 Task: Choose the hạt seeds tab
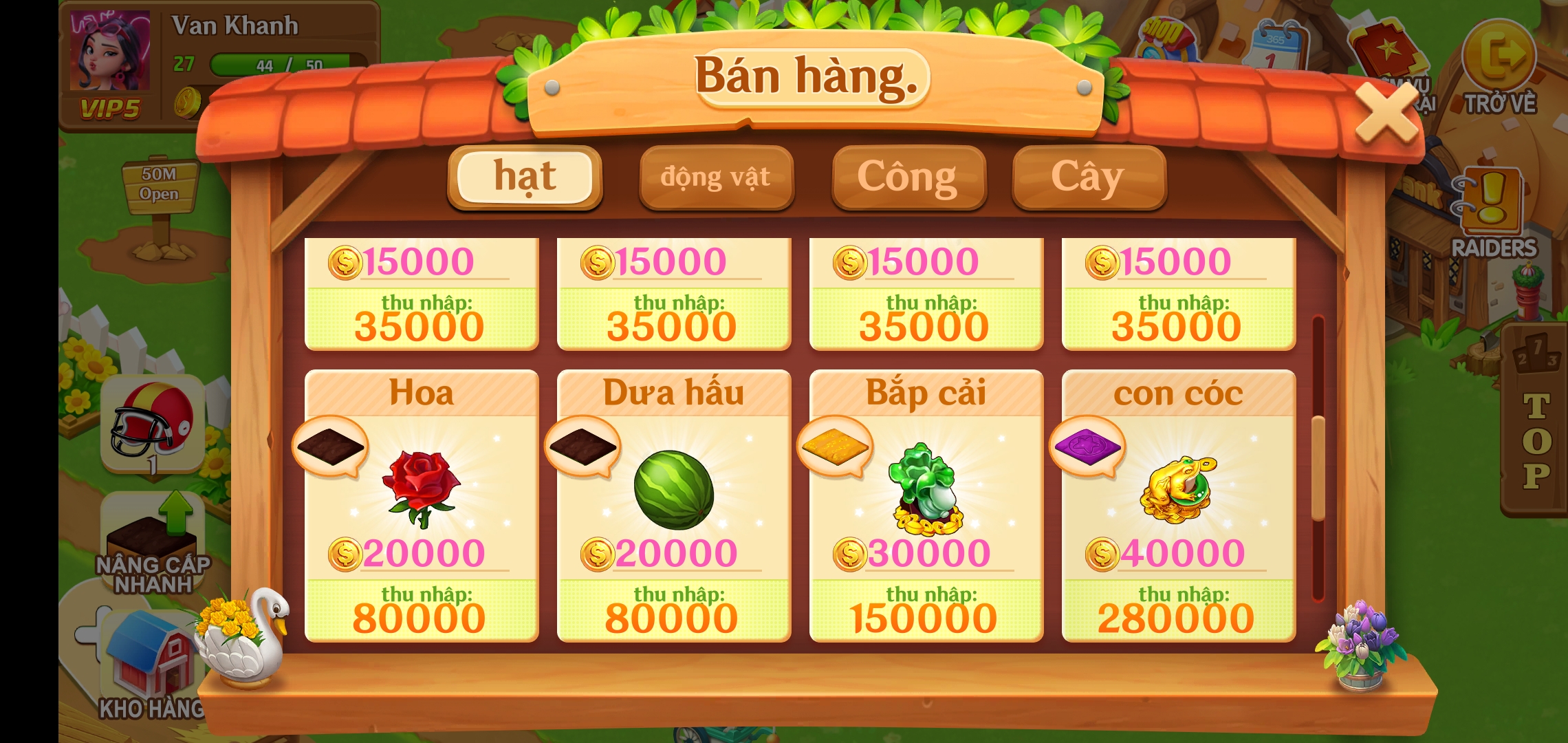click(525, 177)
